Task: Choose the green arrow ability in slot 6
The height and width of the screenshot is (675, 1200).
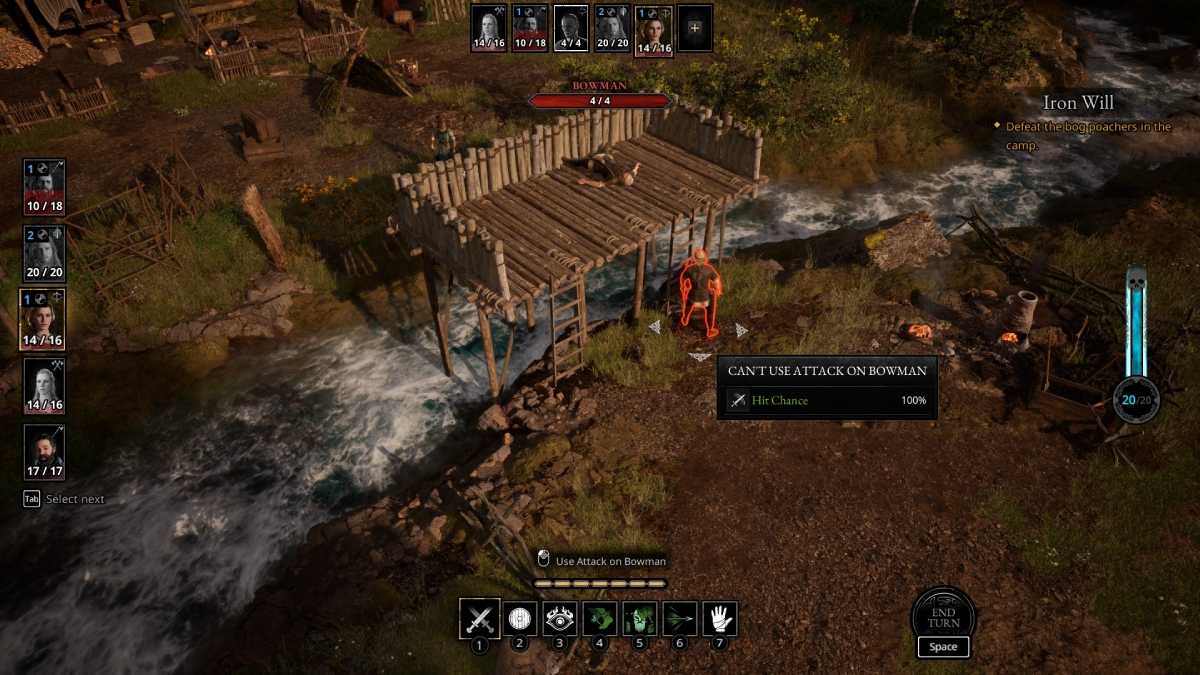Action: pos(680,618)
